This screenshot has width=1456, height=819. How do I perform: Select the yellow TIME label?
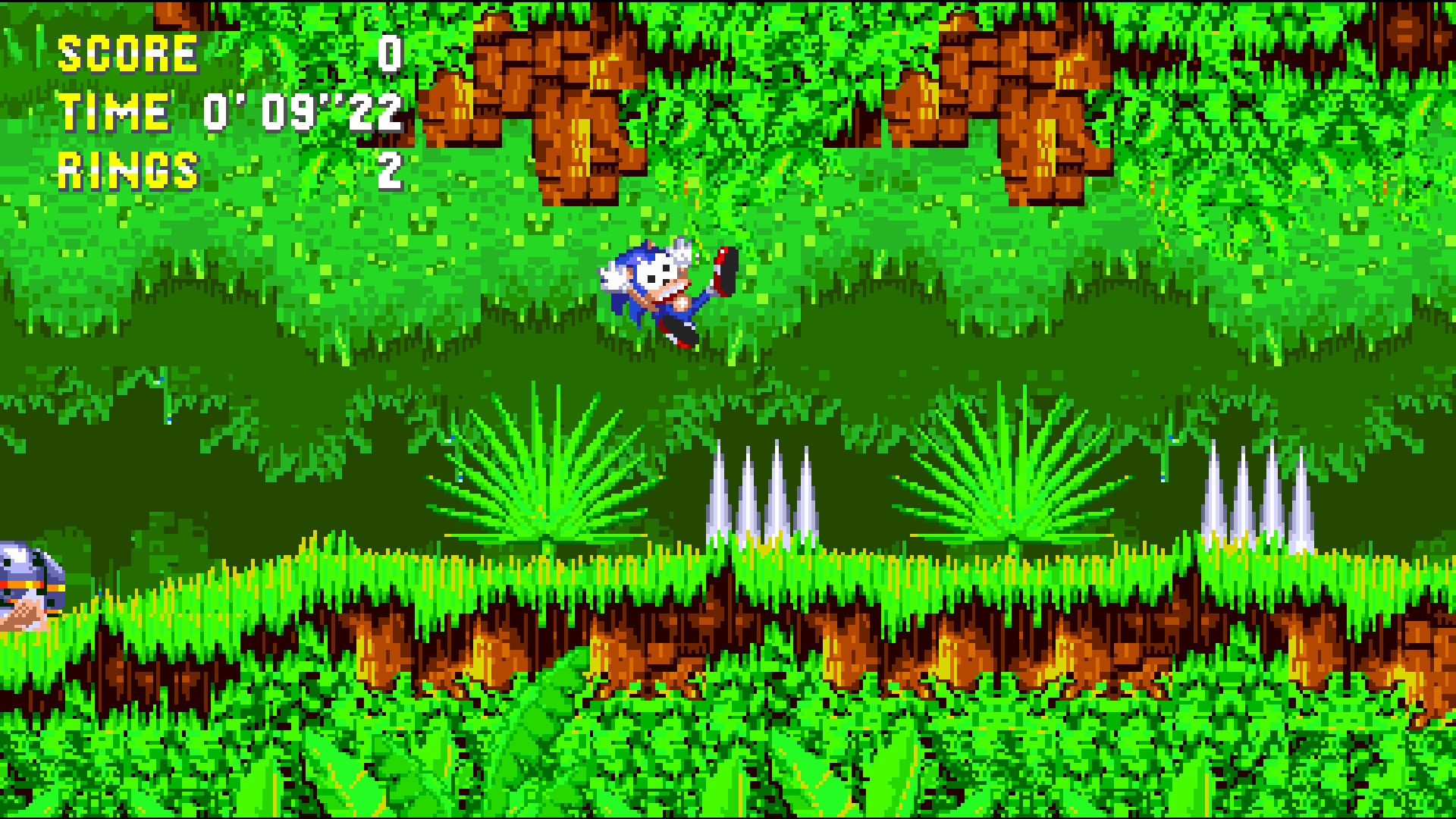click(x=114, y=112)
